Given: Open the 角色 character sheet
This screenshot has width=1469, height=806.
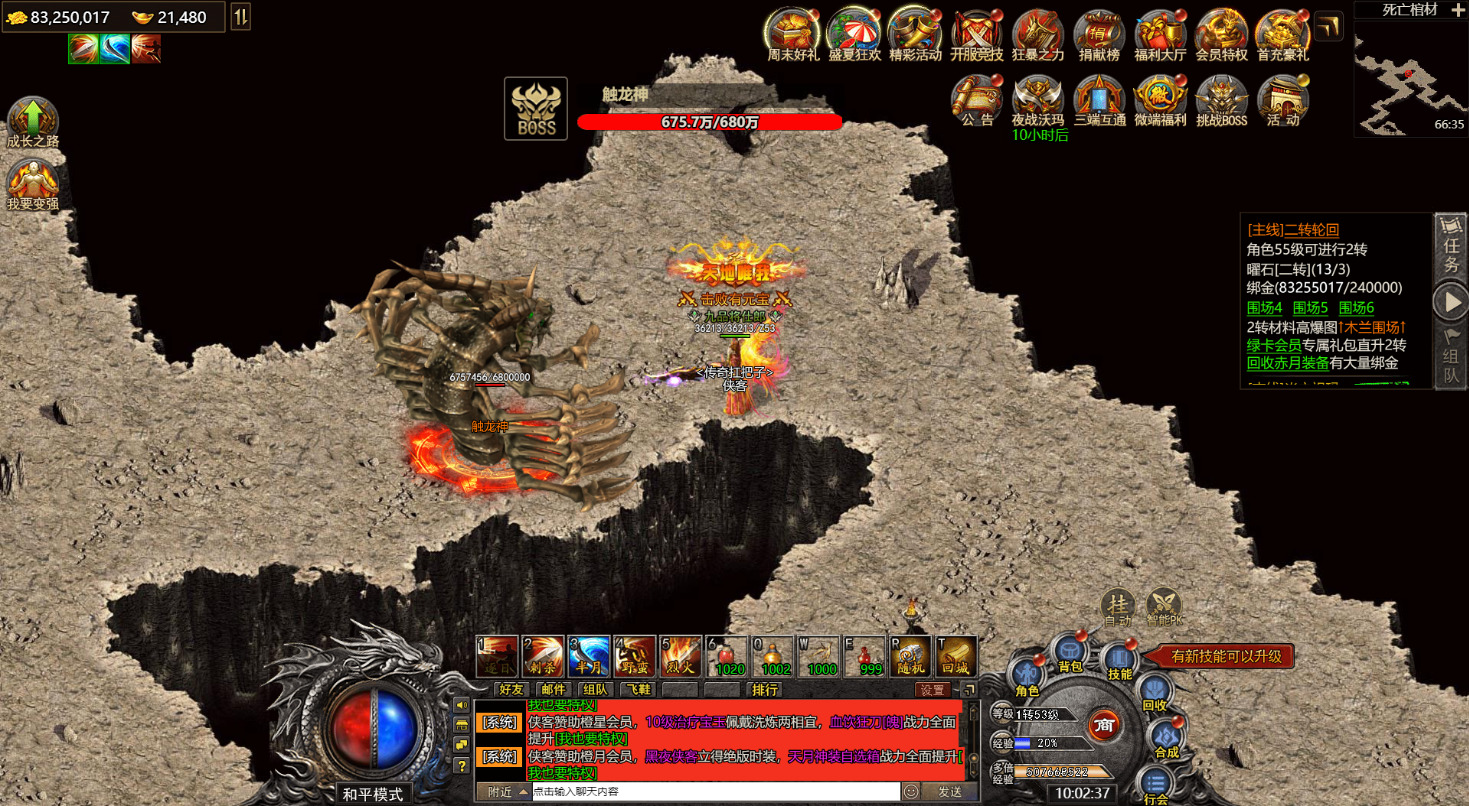Looking at the screenshot, I should tap(1027, 677).
